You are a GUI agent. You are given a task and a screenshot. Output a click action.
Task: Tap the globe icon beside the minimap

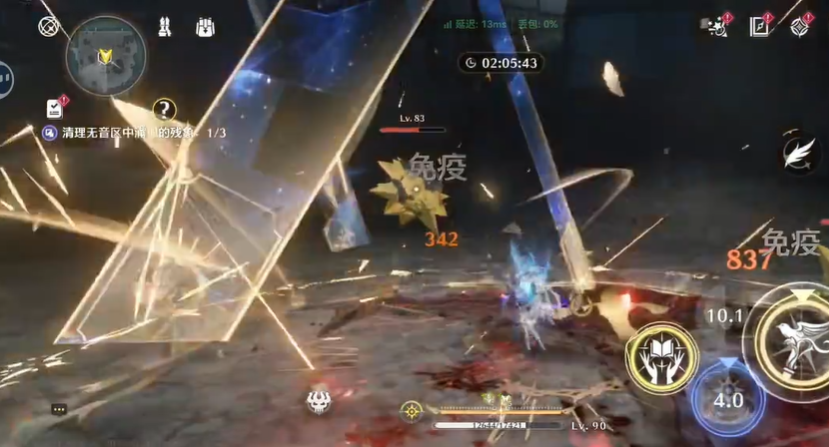48,27
